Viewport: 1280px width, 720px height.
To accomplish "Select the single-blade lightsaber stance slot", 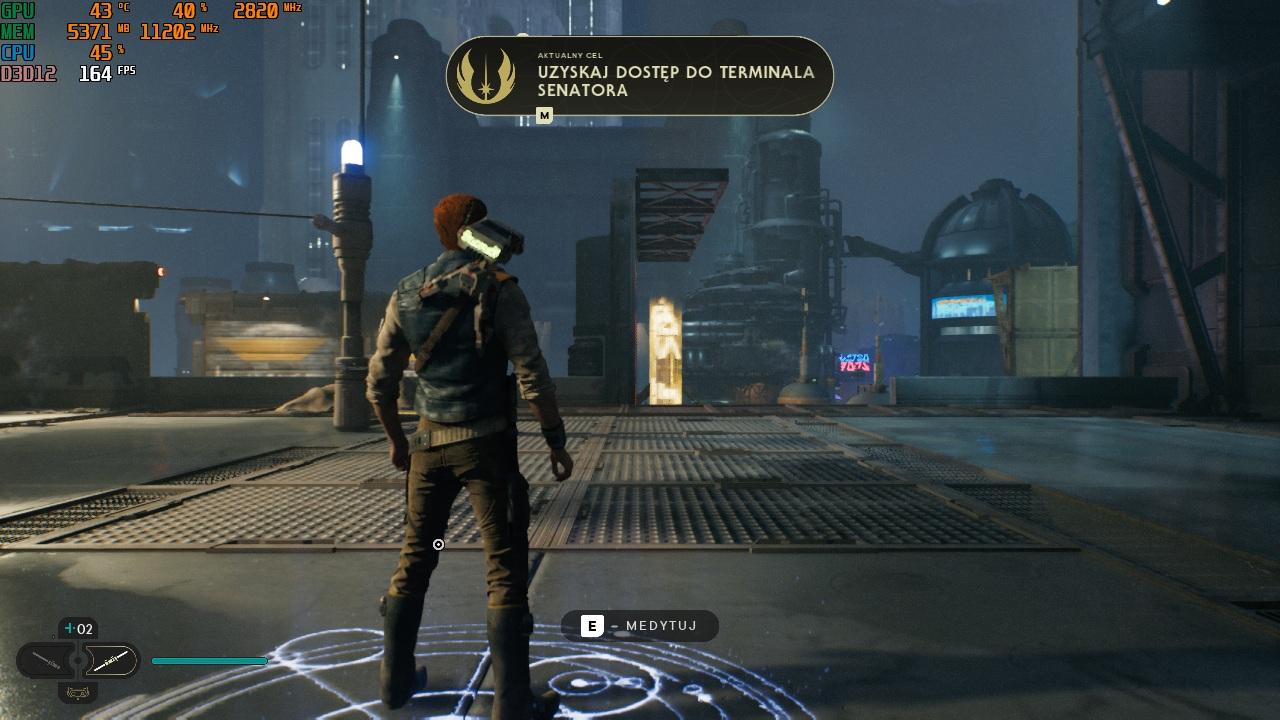I will pos(47,661).
